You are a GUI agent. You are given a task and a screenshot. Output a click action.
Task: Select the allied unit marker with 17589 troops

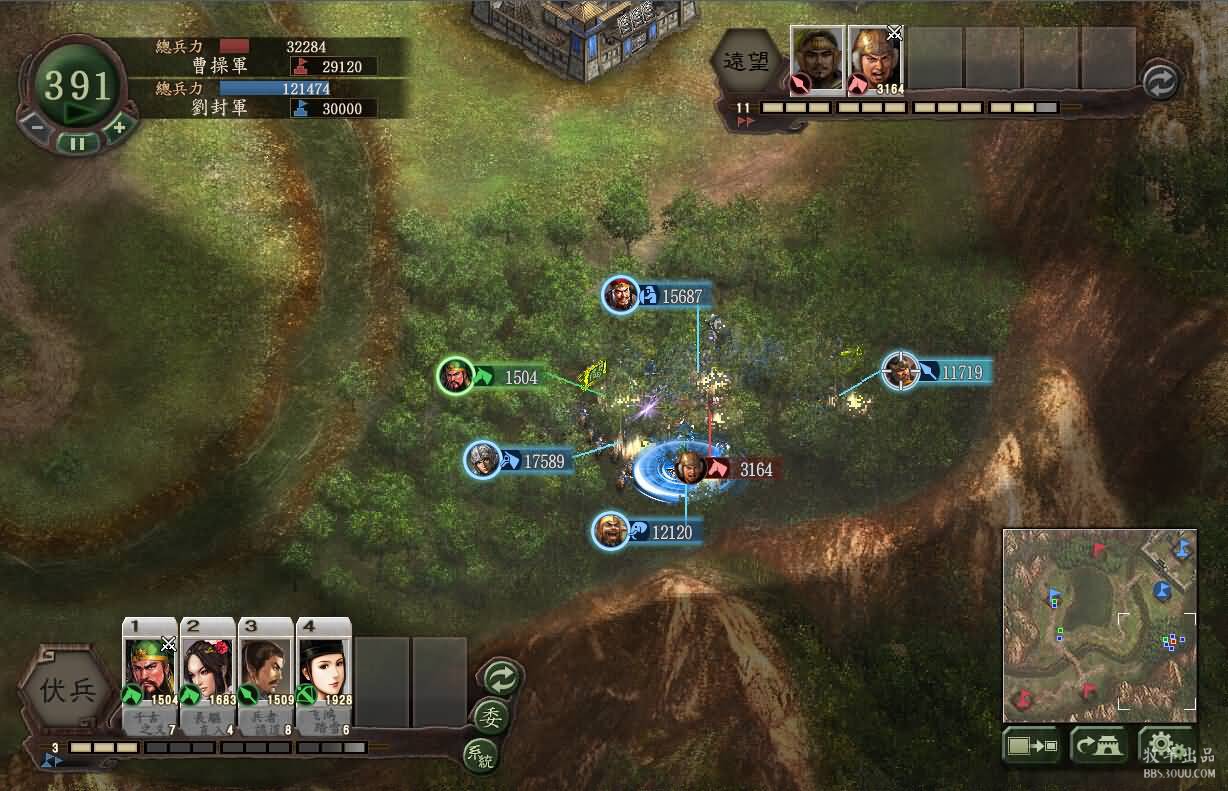[483, 460]
